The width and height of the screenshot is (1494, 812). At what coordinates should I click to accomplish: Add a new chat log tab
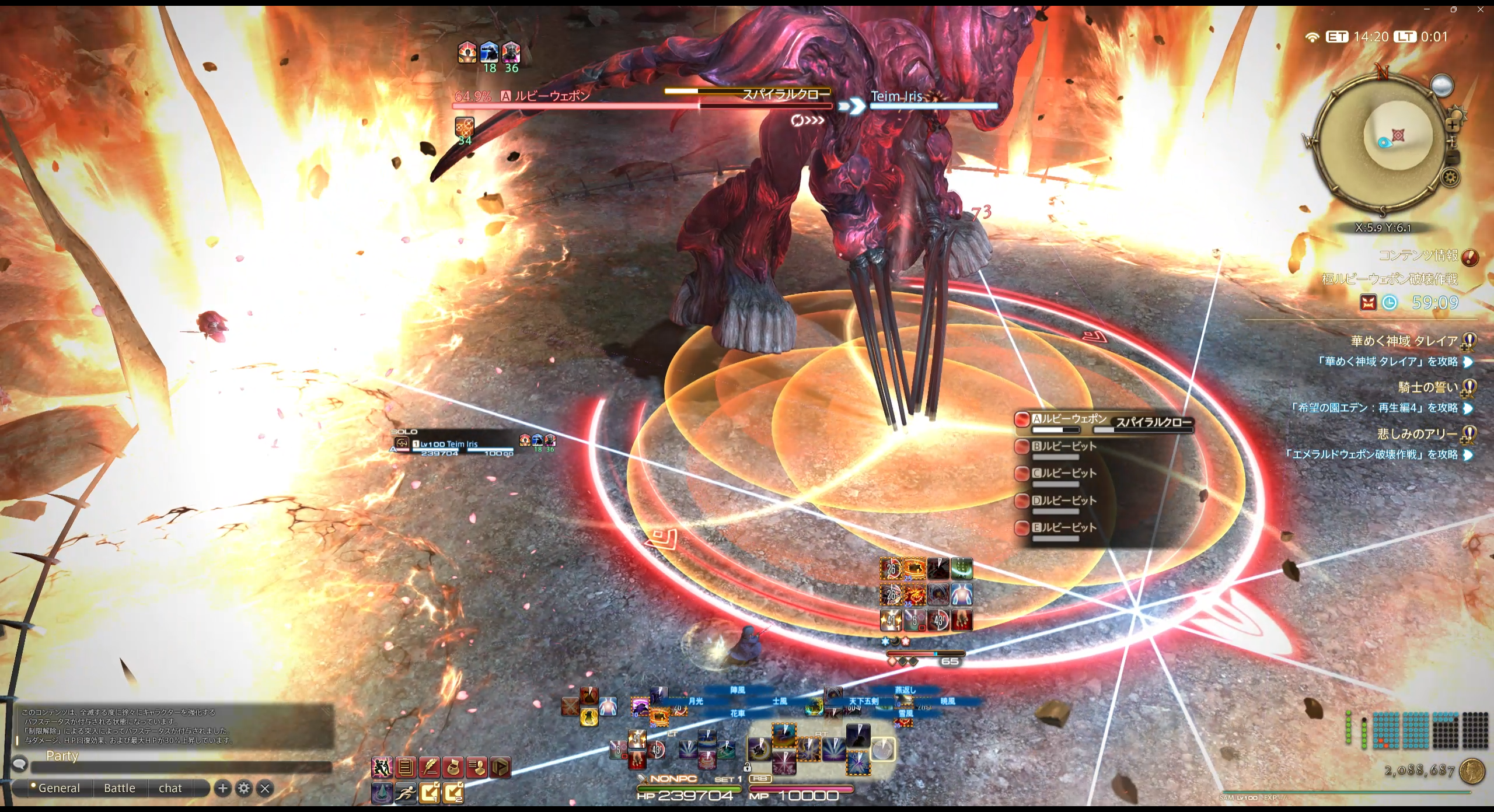click(222, 789)
